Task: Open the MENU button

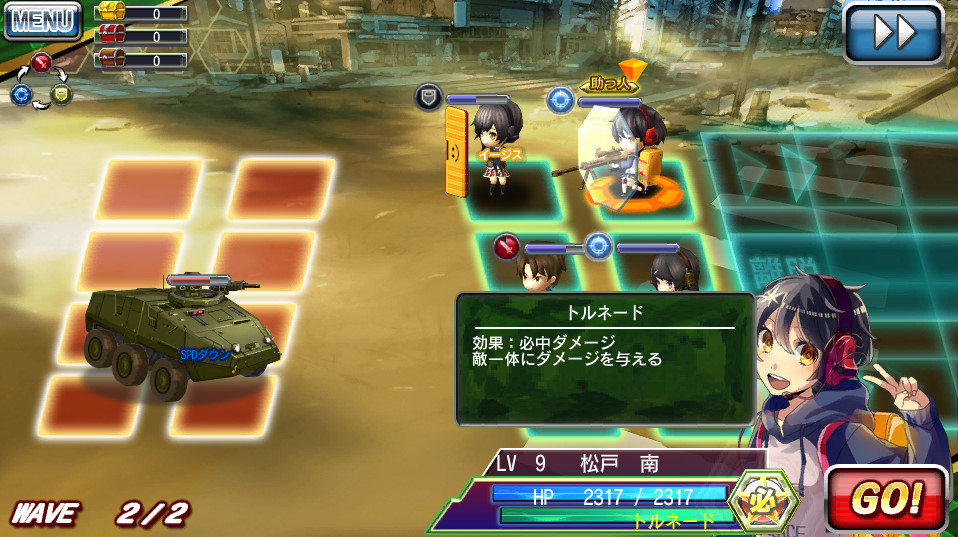Action: click(41, 20)
